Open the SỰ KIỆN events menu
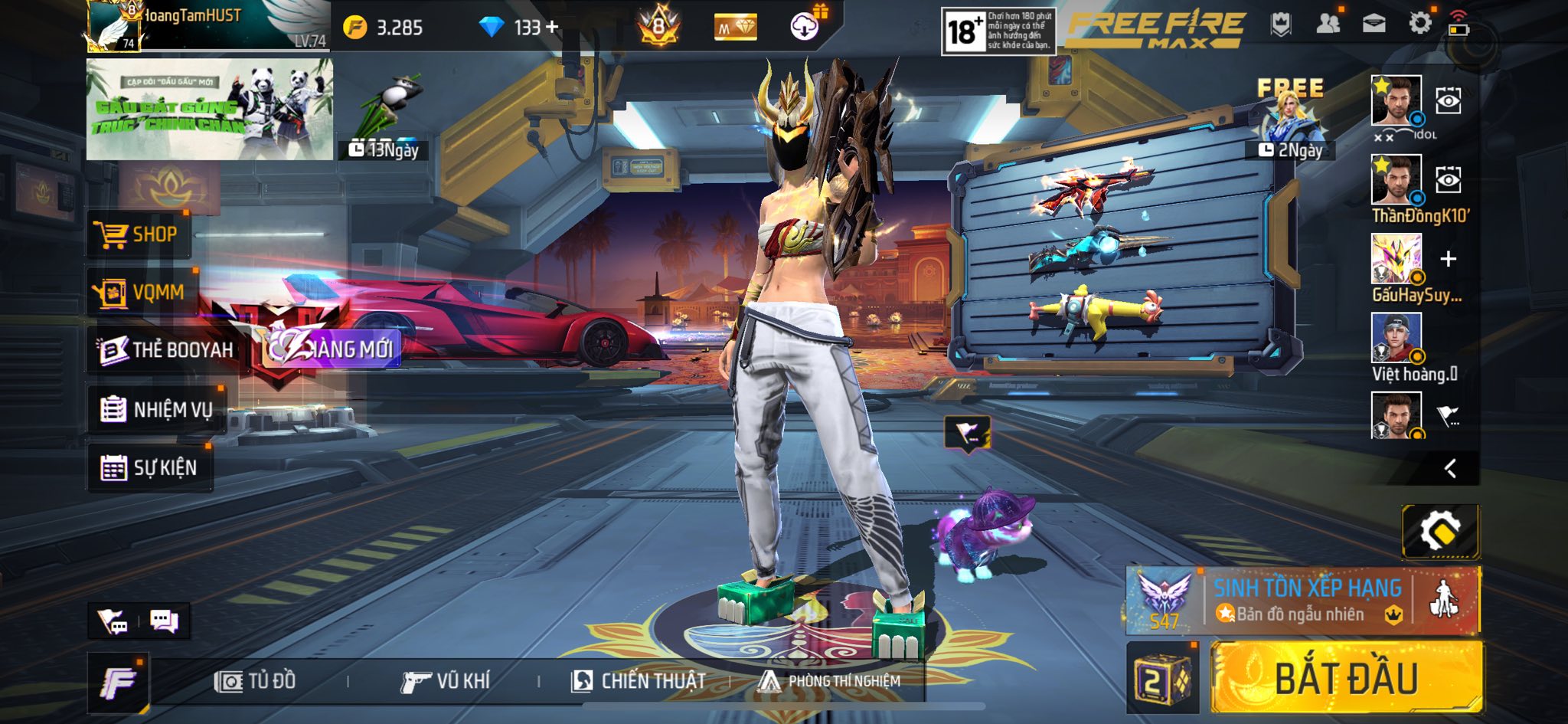 (149, 467)
